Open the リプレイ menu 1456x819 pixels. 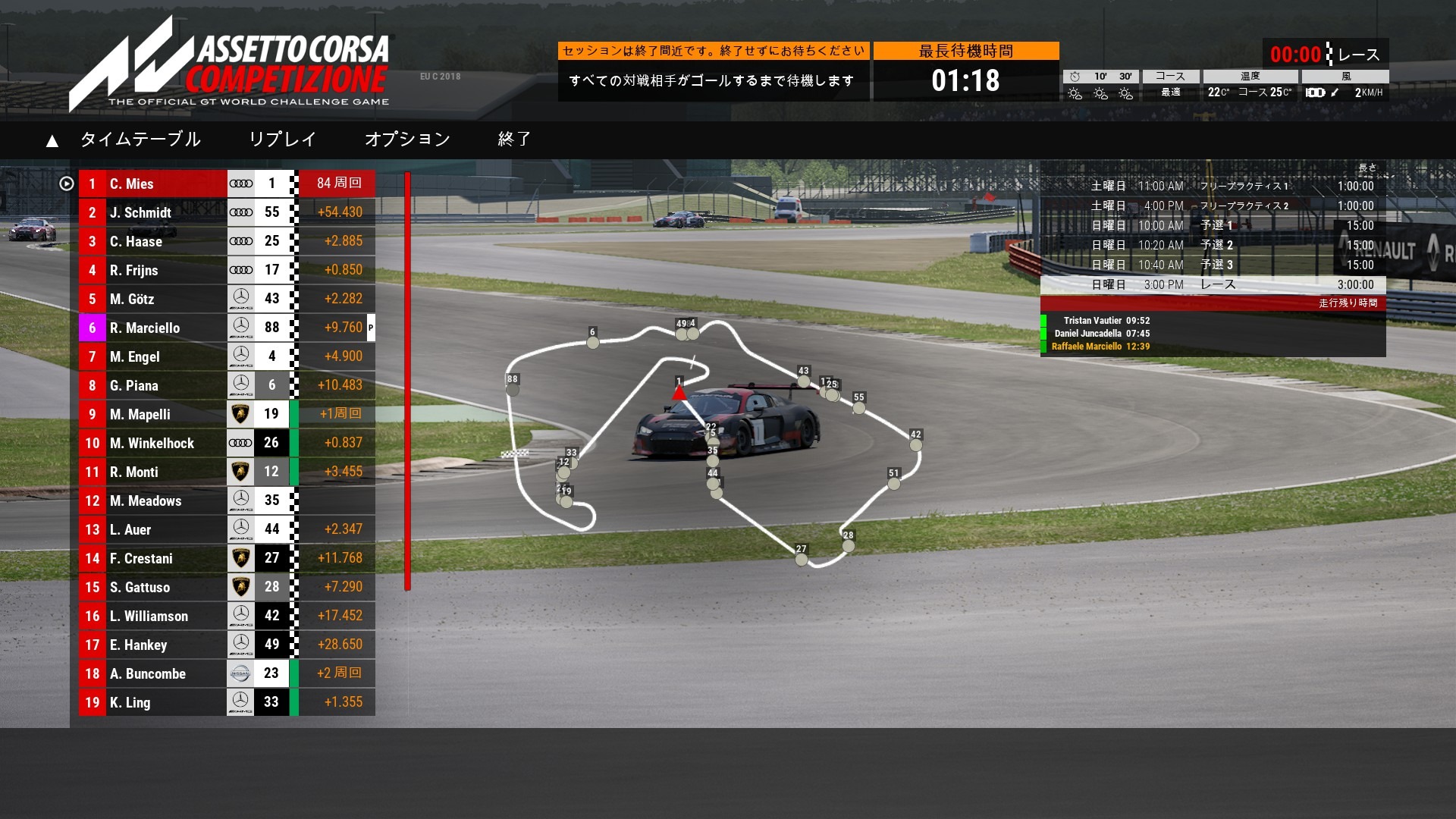pos(282,140)
